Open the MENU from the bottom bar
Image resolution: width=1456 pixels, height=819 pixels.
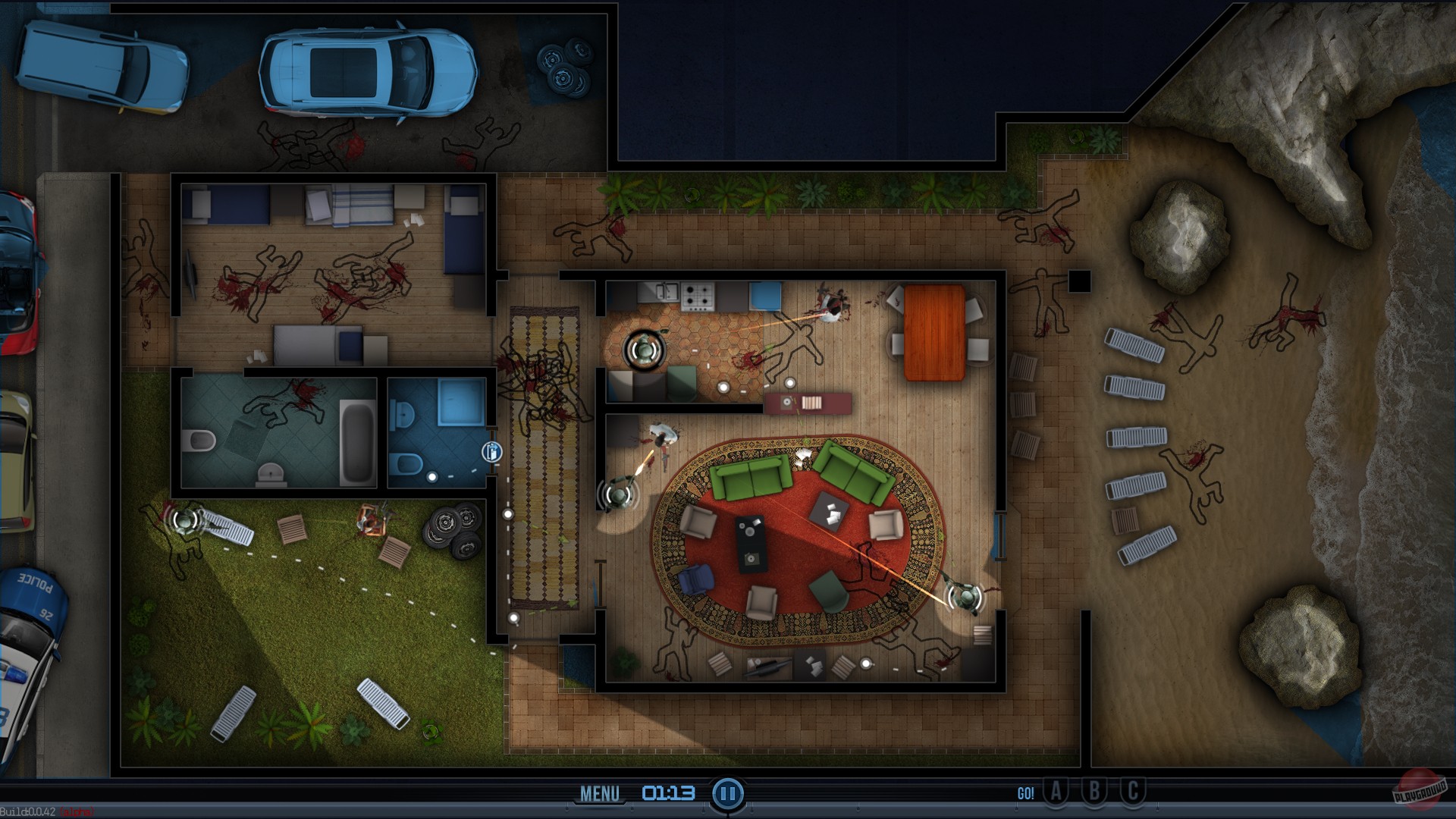[x=599, y=793]
